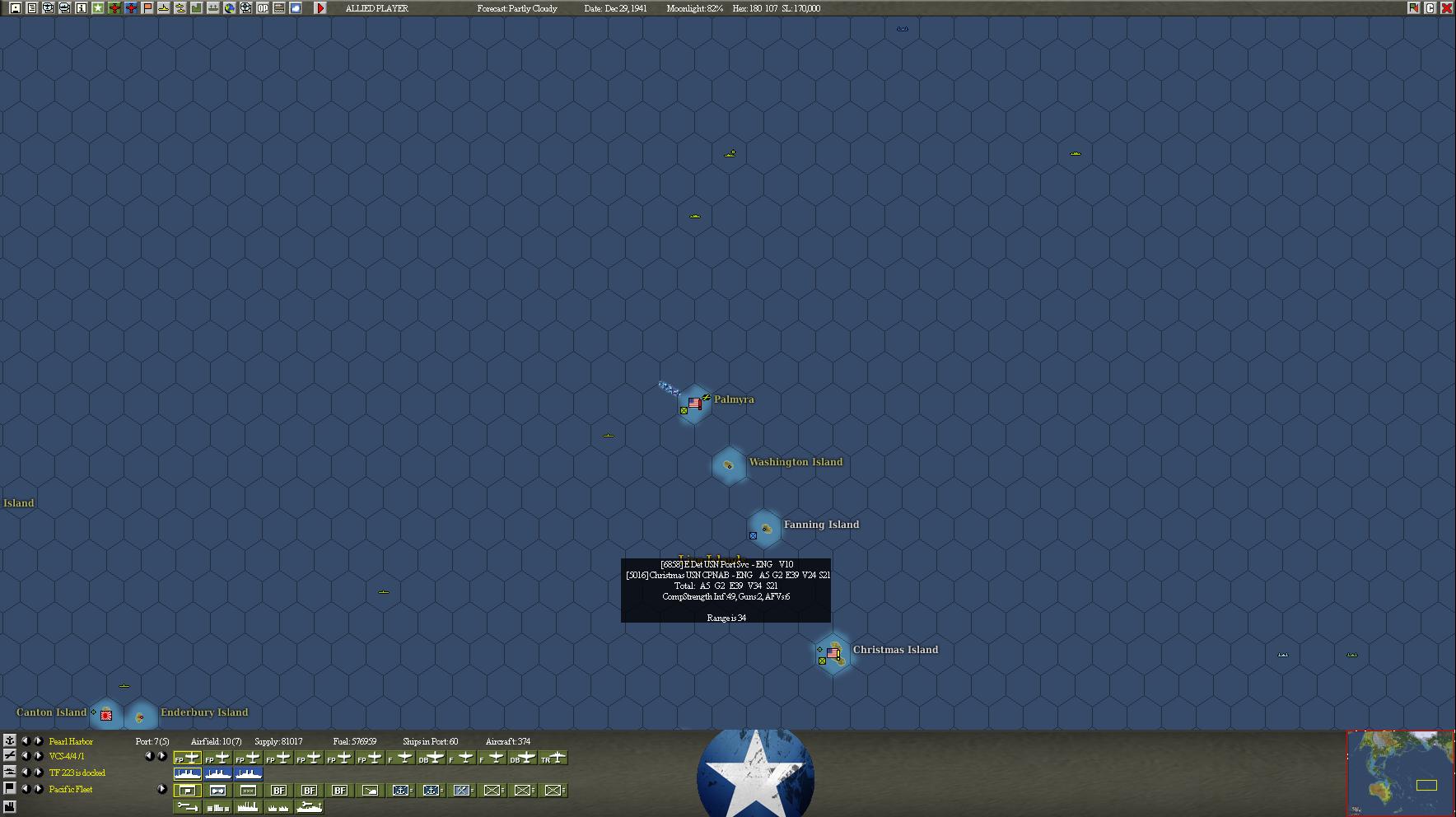Select the US flag unit at Palmyra
The height and width of the screenshot is (817, 1456).
(694, 404)
